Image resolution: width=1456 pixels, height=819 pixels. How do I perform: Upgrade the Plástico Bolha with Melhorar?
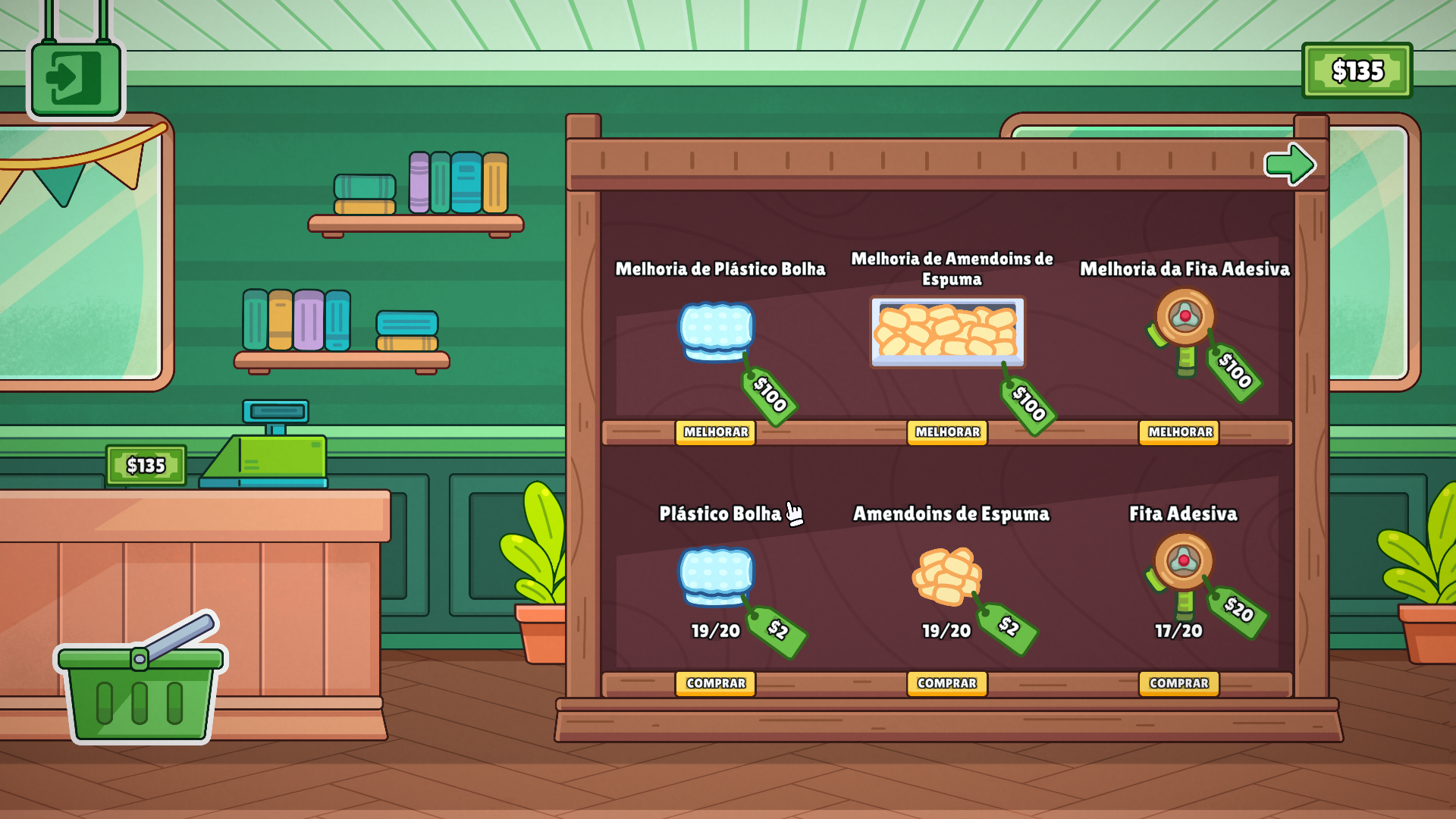pyautogui.click(x=715, y=432)
